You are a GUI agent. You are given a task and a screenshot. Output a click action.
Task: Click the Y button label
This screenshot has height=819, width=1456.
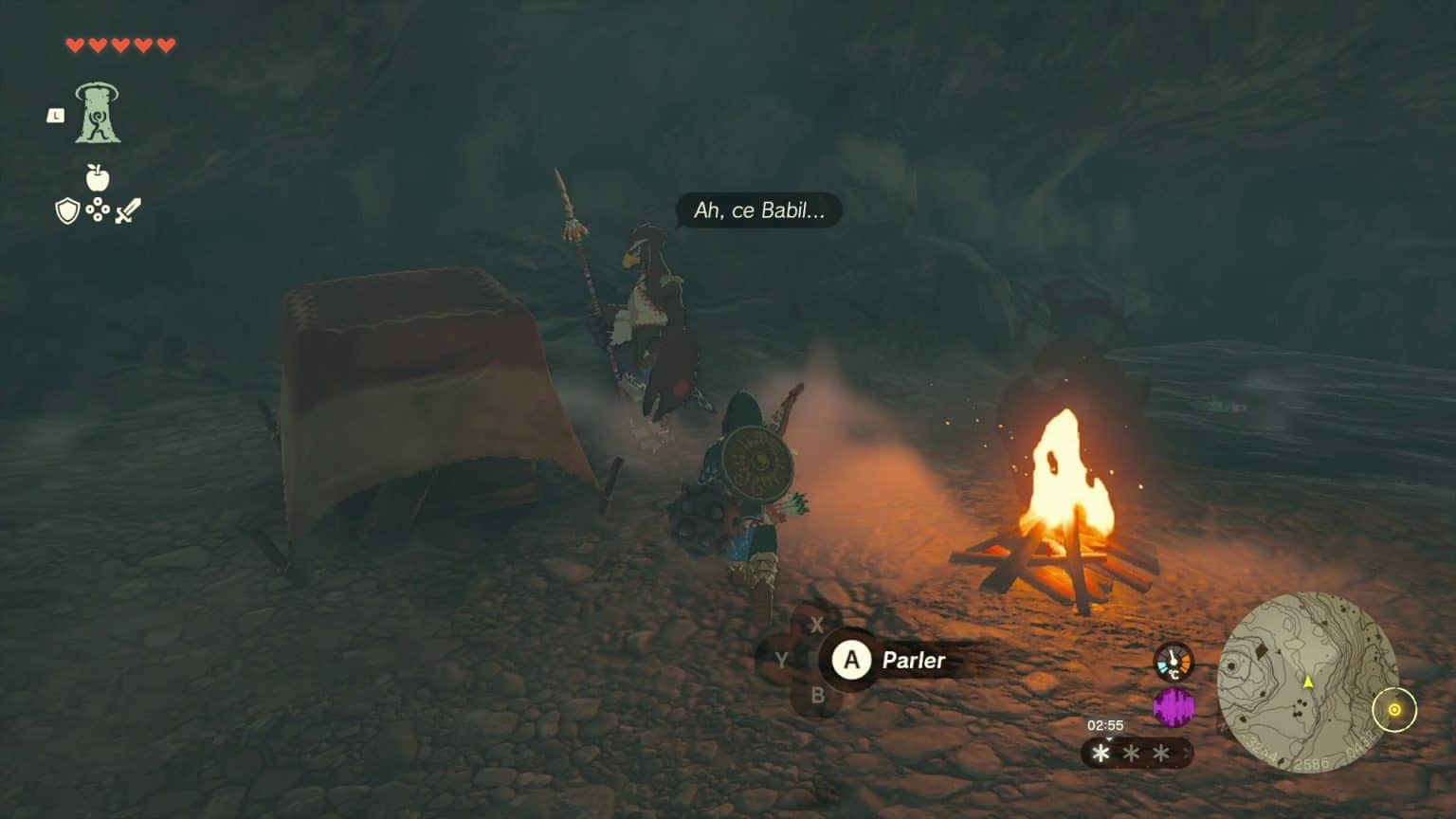click(x=780, y=661)
